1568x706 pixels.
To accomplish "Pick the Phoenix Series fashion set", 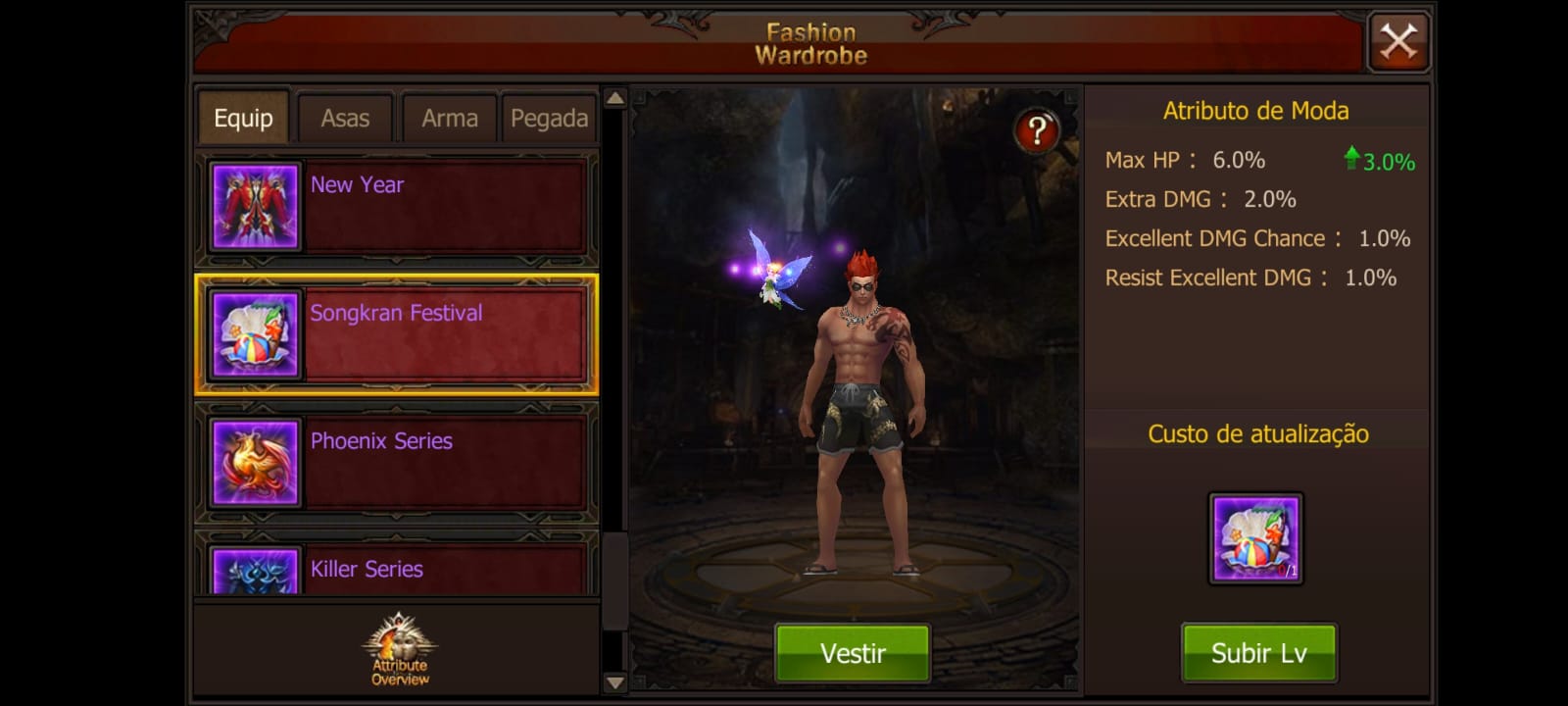I will click(x=397, y=463).
